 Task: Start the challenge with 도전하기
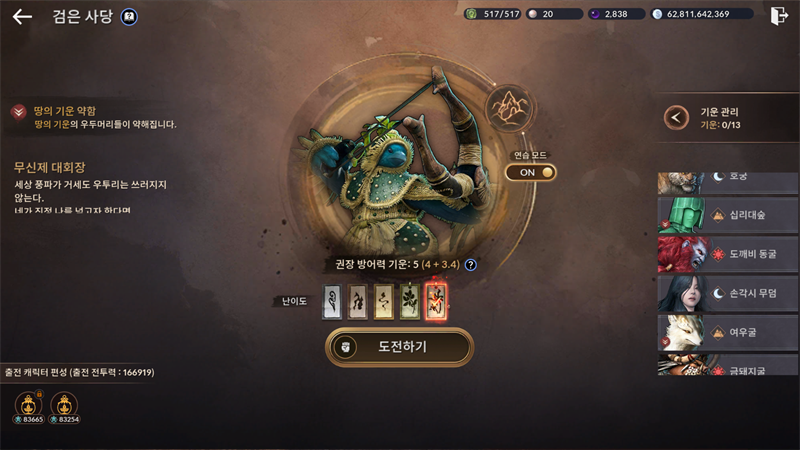pyautogui.click(x=400, y=347)
